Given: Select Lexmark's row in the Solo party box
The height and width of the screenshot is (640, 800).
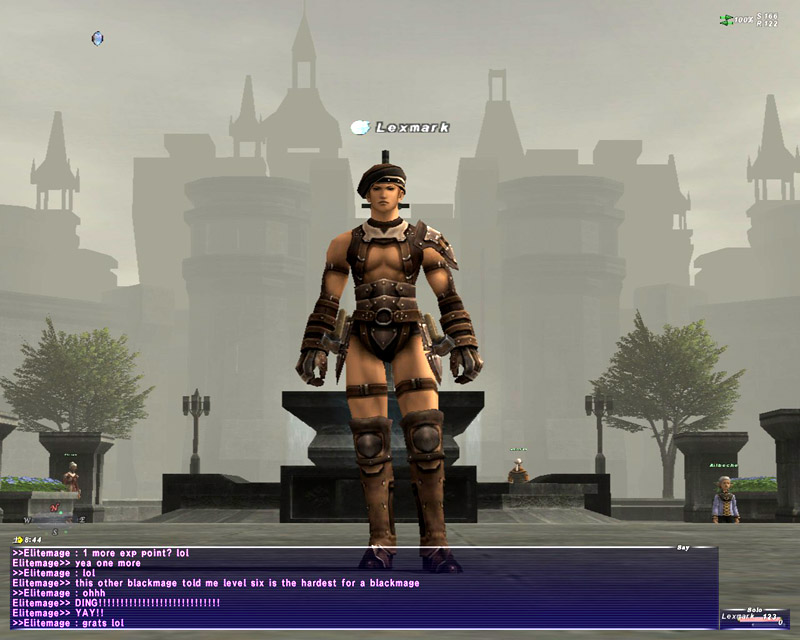Looking at the screenshot, I should coord(750,618).
